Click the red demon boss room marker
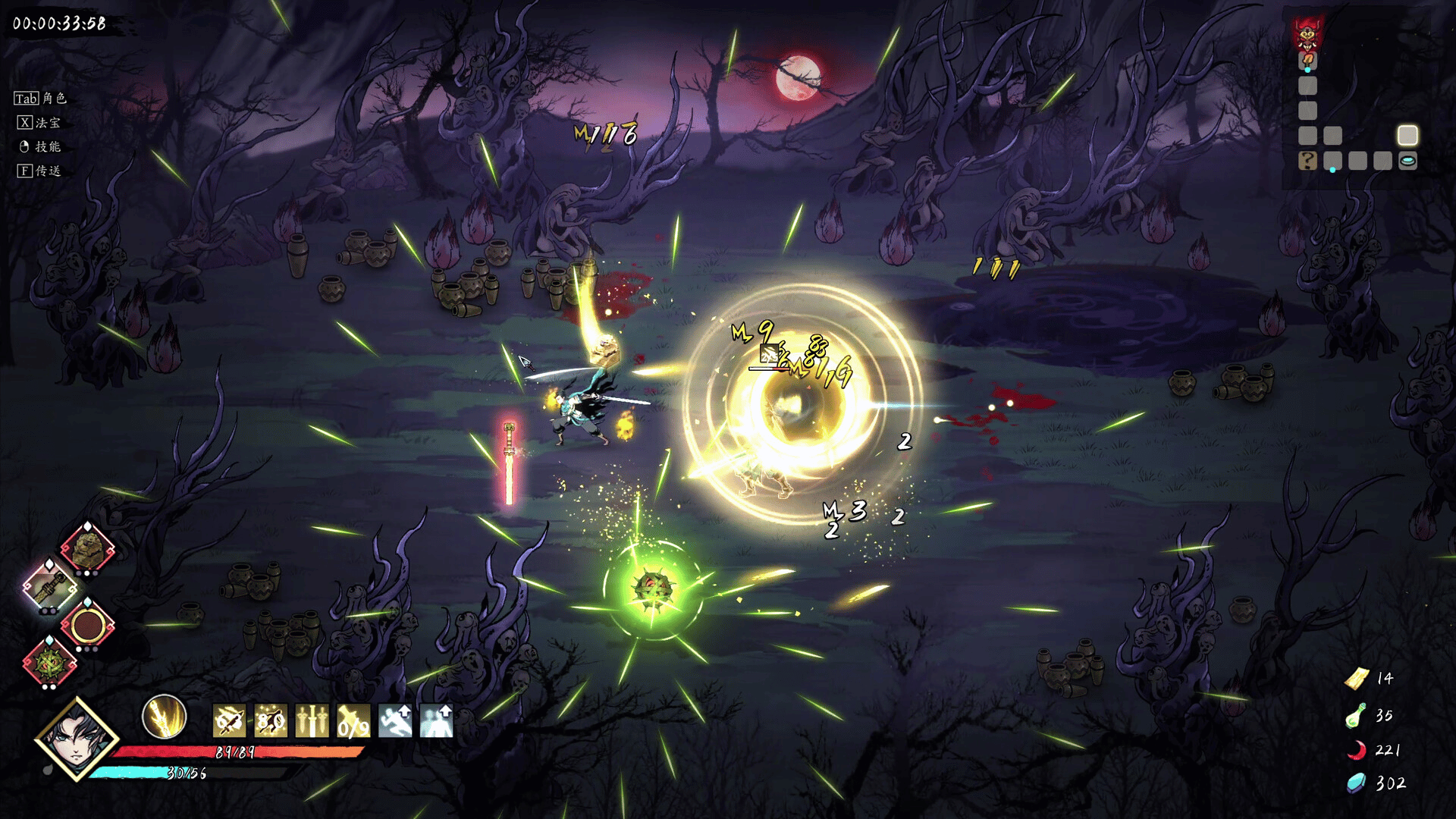The width and height of the screenshot is (1456, 819). point(1308,34)
